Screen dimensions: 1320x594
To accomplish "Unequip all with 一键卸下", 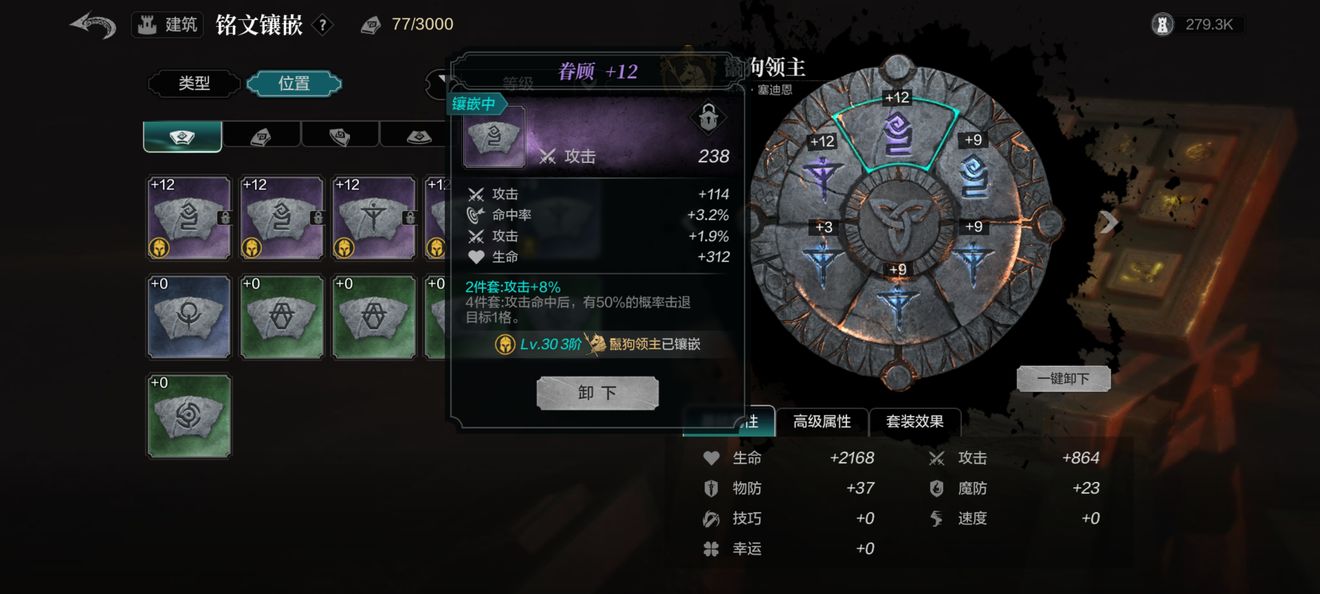I will tap(1063, 379).
